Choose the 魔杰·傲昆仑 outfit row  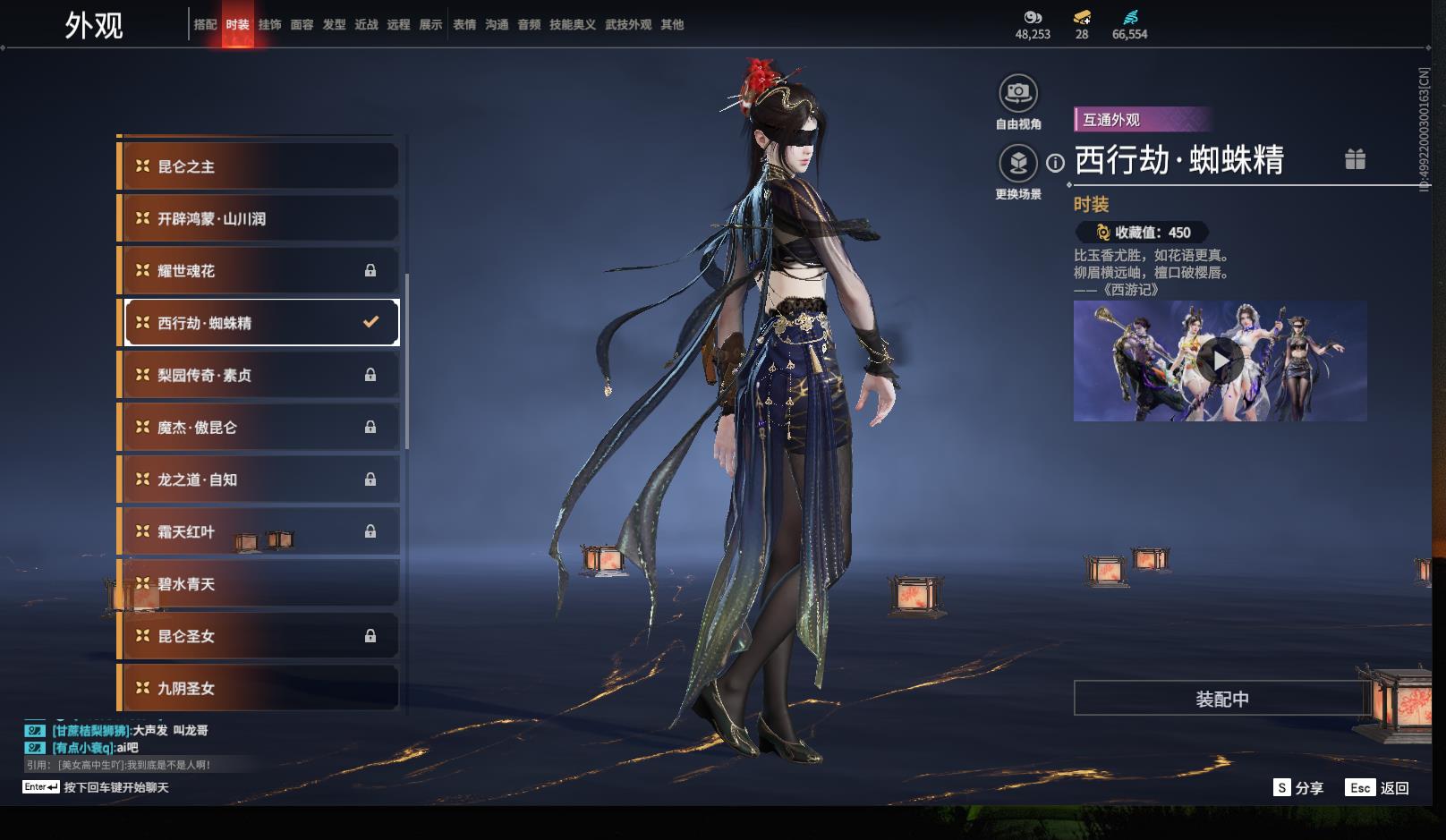click(x=259, y=427)
